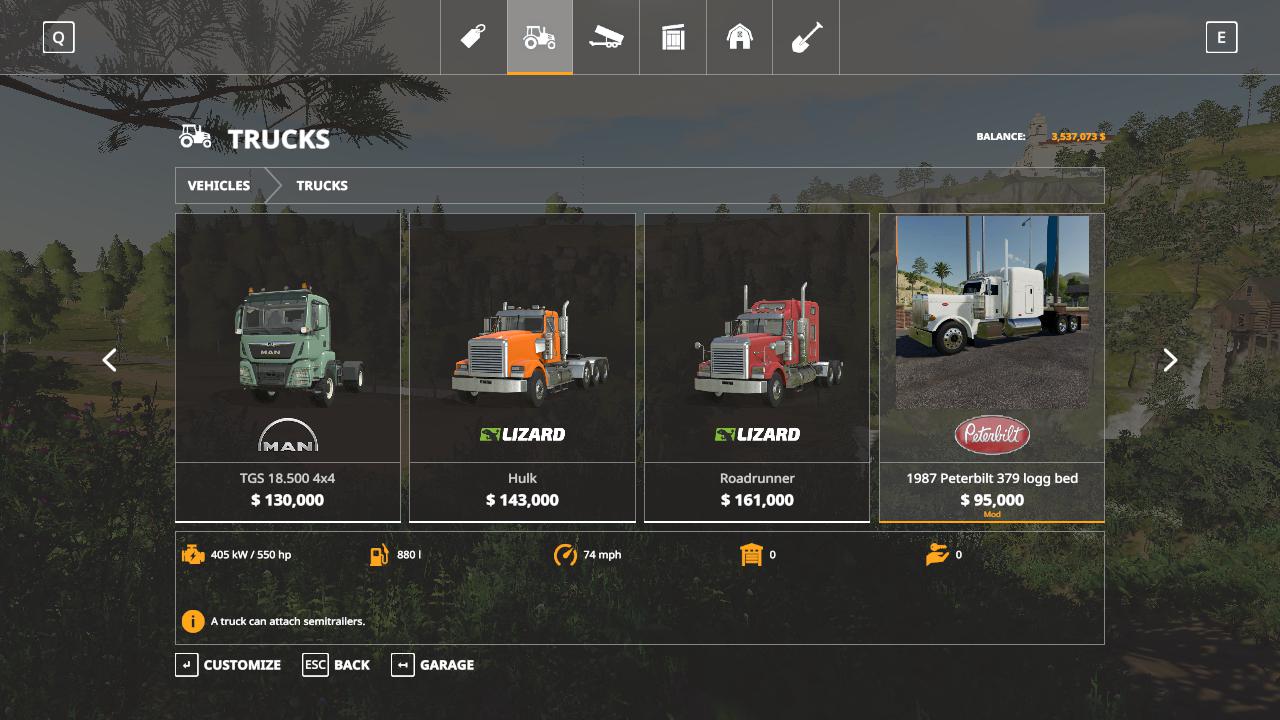1280x720 pixels.
Task: Return to the Vehicles breadcrumb
Action: (x=219, y=186)
